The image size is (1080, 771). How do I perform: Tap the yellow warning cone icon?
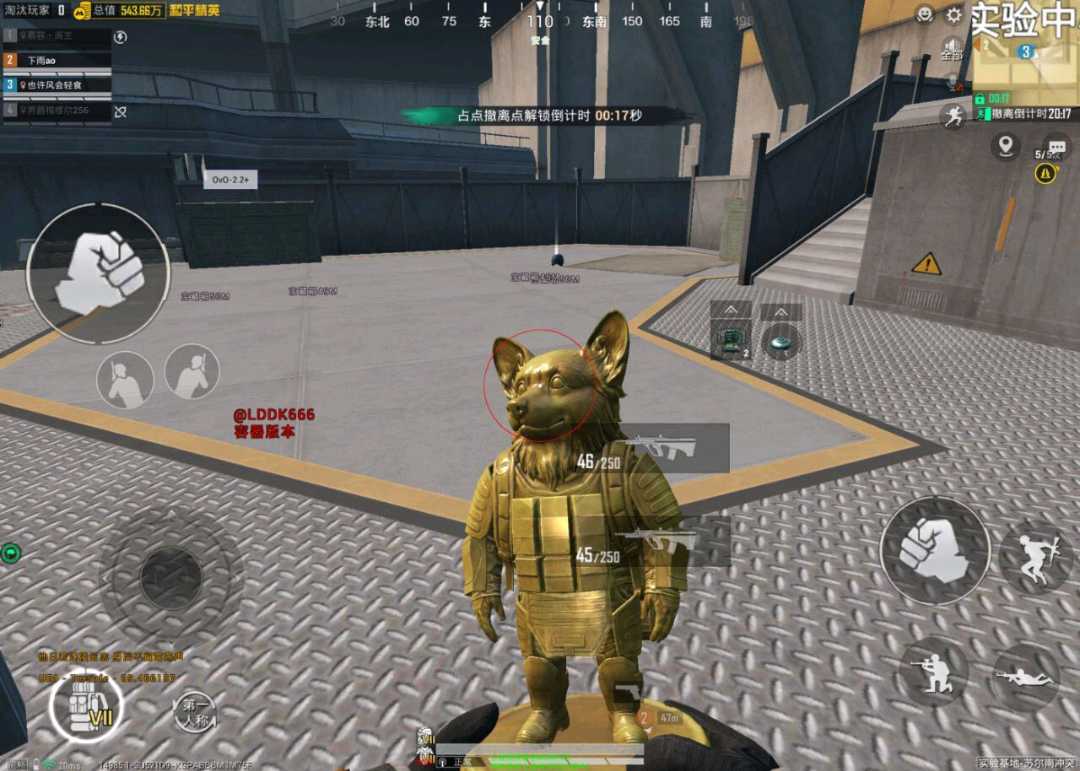coord(1046,173)
